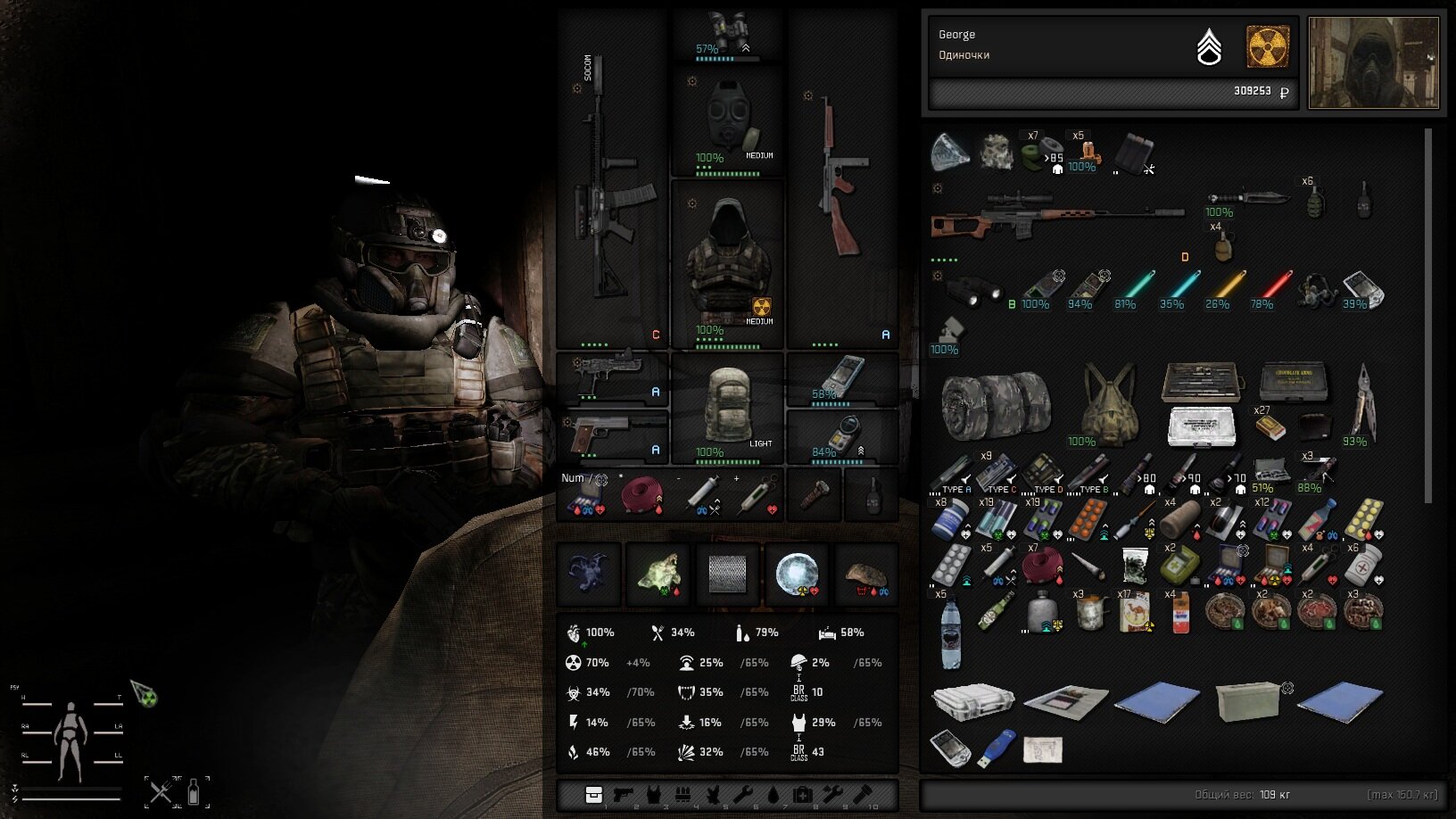Select the glowing white orb artifact slot
The height and width of the screenshot is (819, 1456).
point(795,574)
